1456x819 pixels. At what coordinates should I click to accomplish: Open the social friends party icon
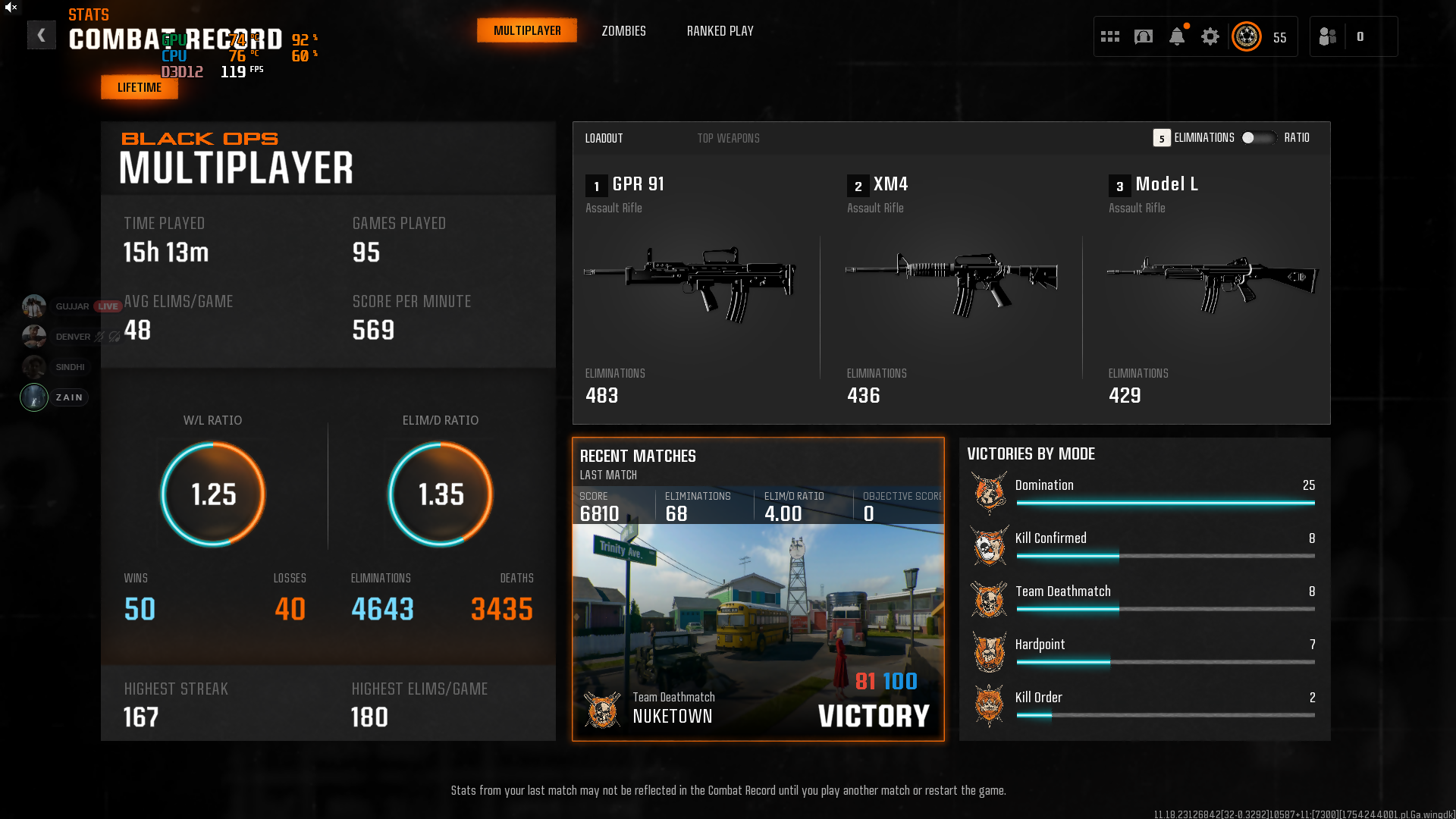coord(1328,36)
